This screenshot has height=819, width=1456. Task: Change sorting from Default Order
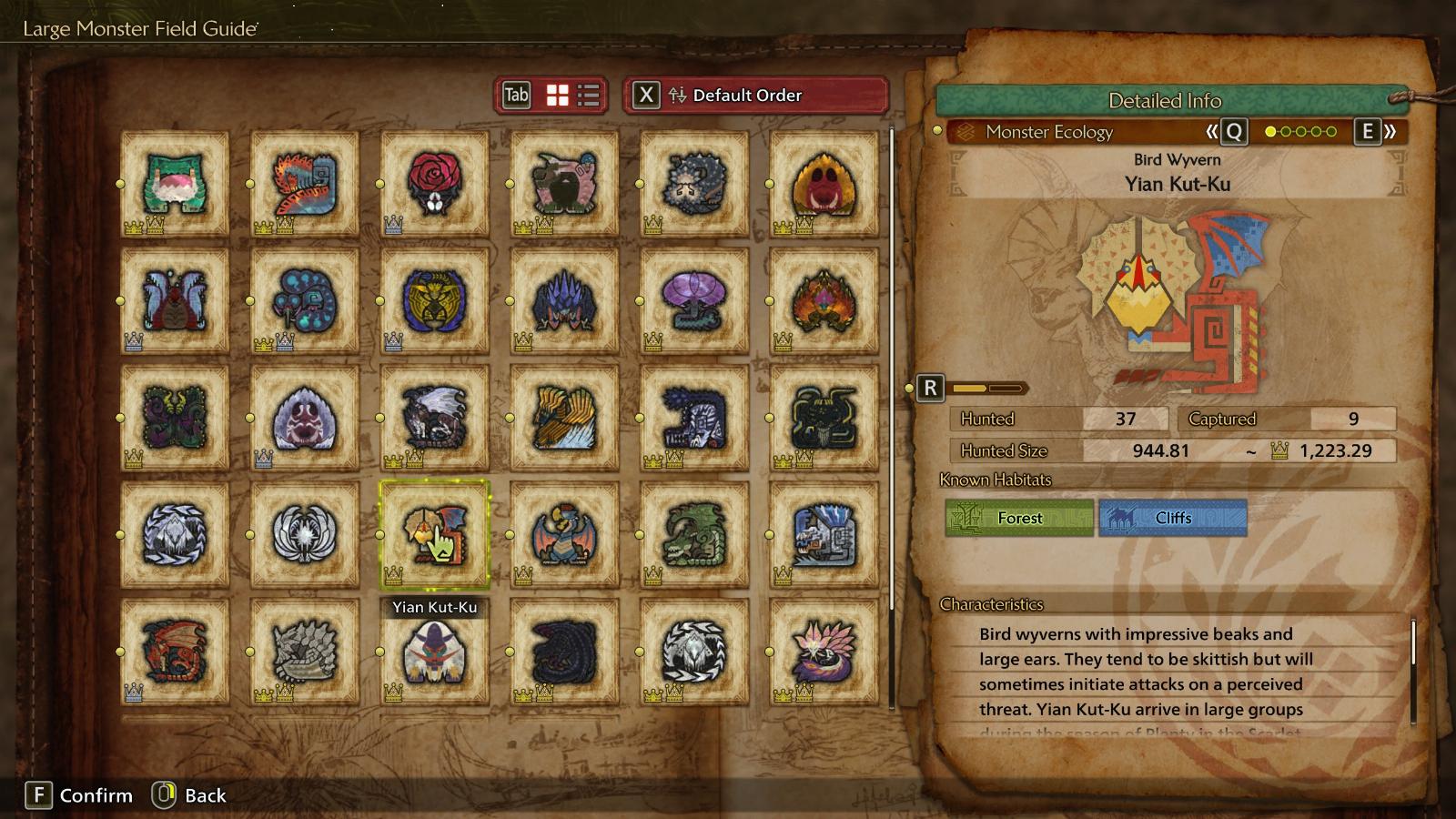[x=755, y=96]
